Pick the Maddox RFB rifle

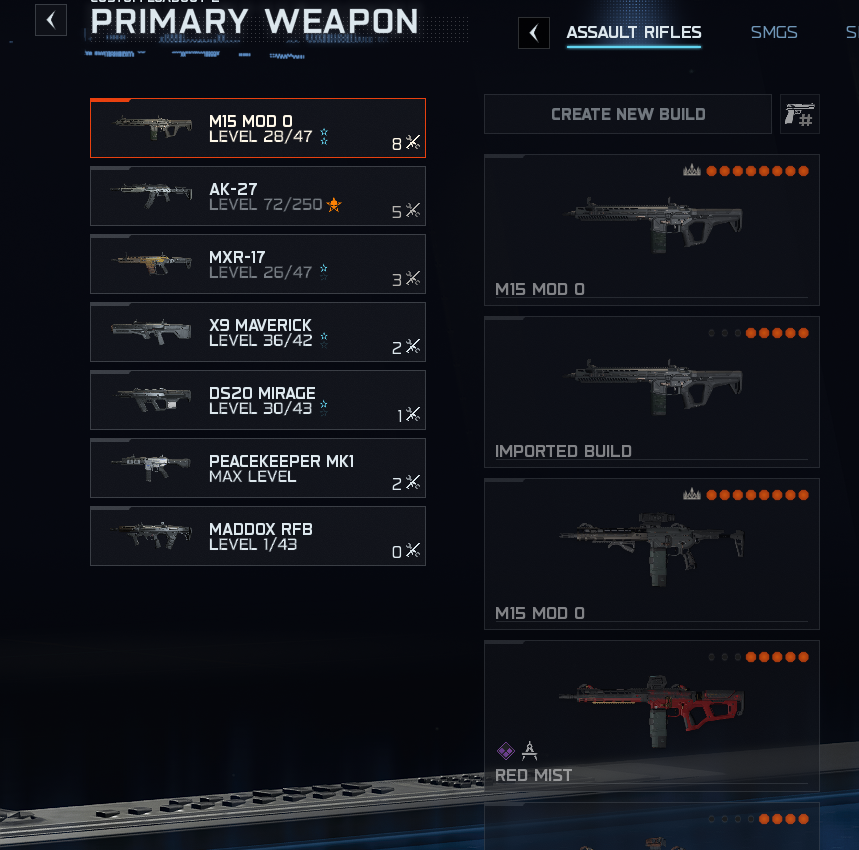[x=258, y=536]
